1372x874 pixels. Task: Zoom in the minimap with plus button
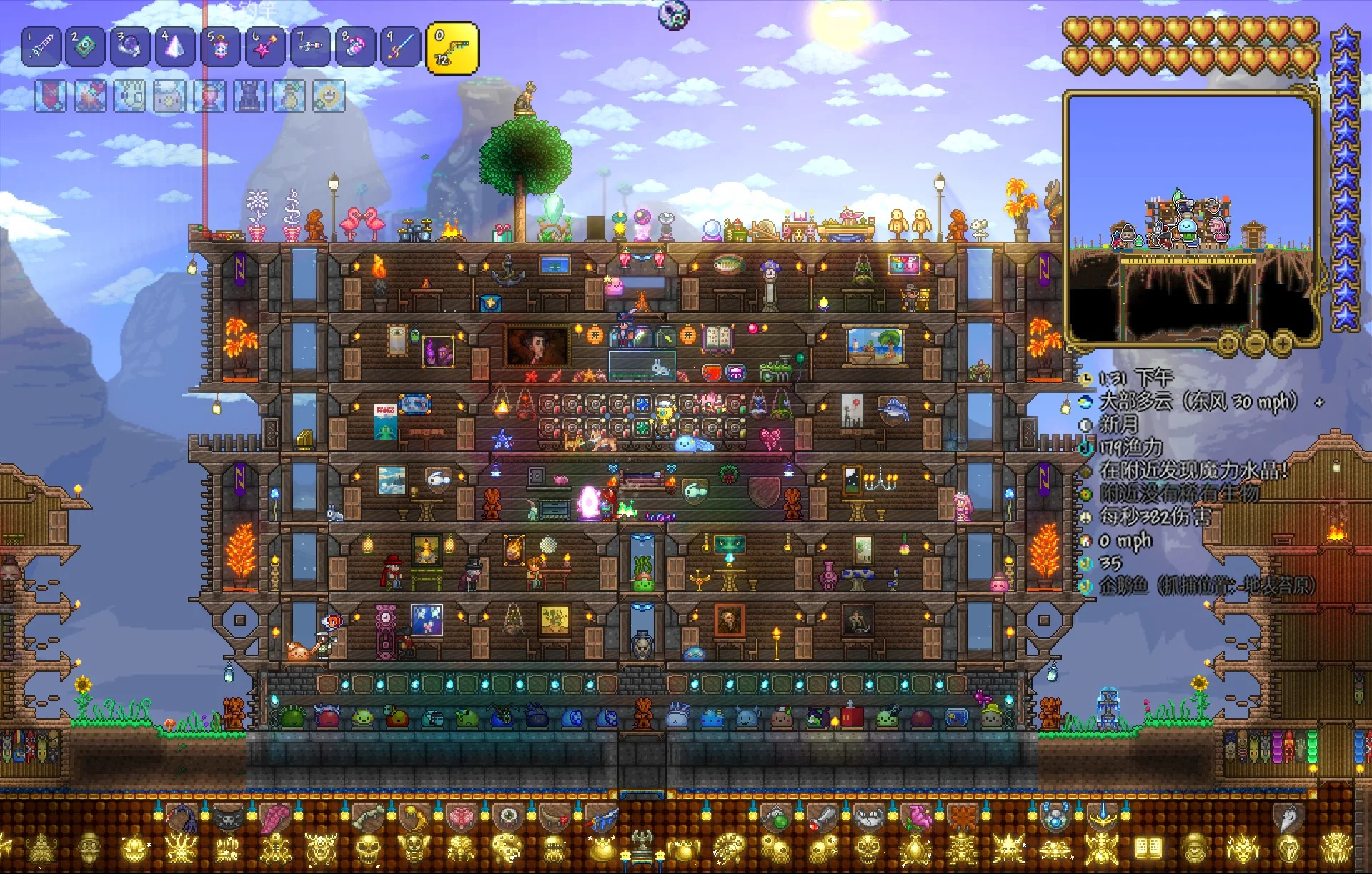(1282, 344)
